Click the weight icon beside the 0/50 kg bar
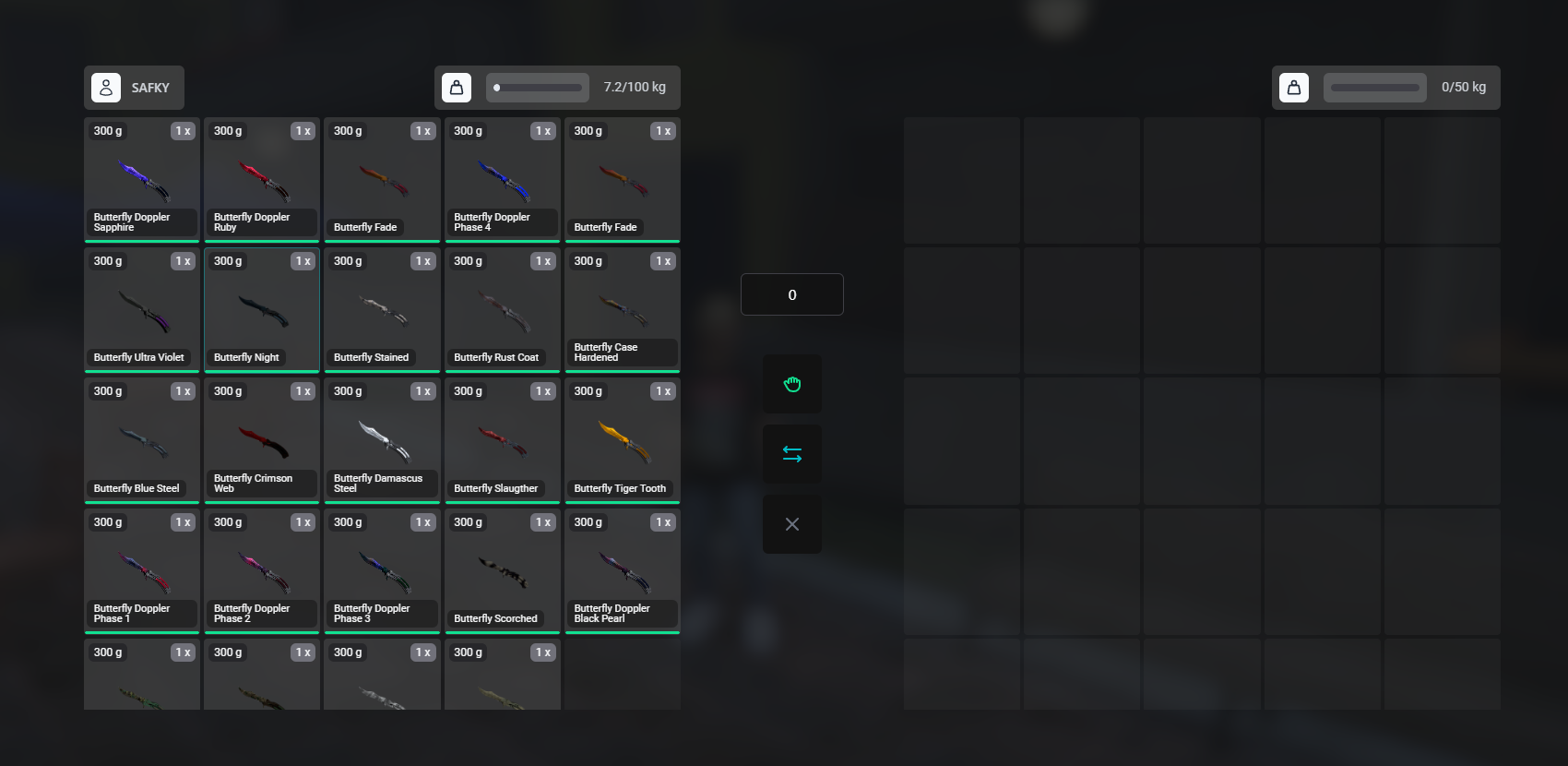Viewport: 1568px width, 766px height. click(x=1294, y=87)
